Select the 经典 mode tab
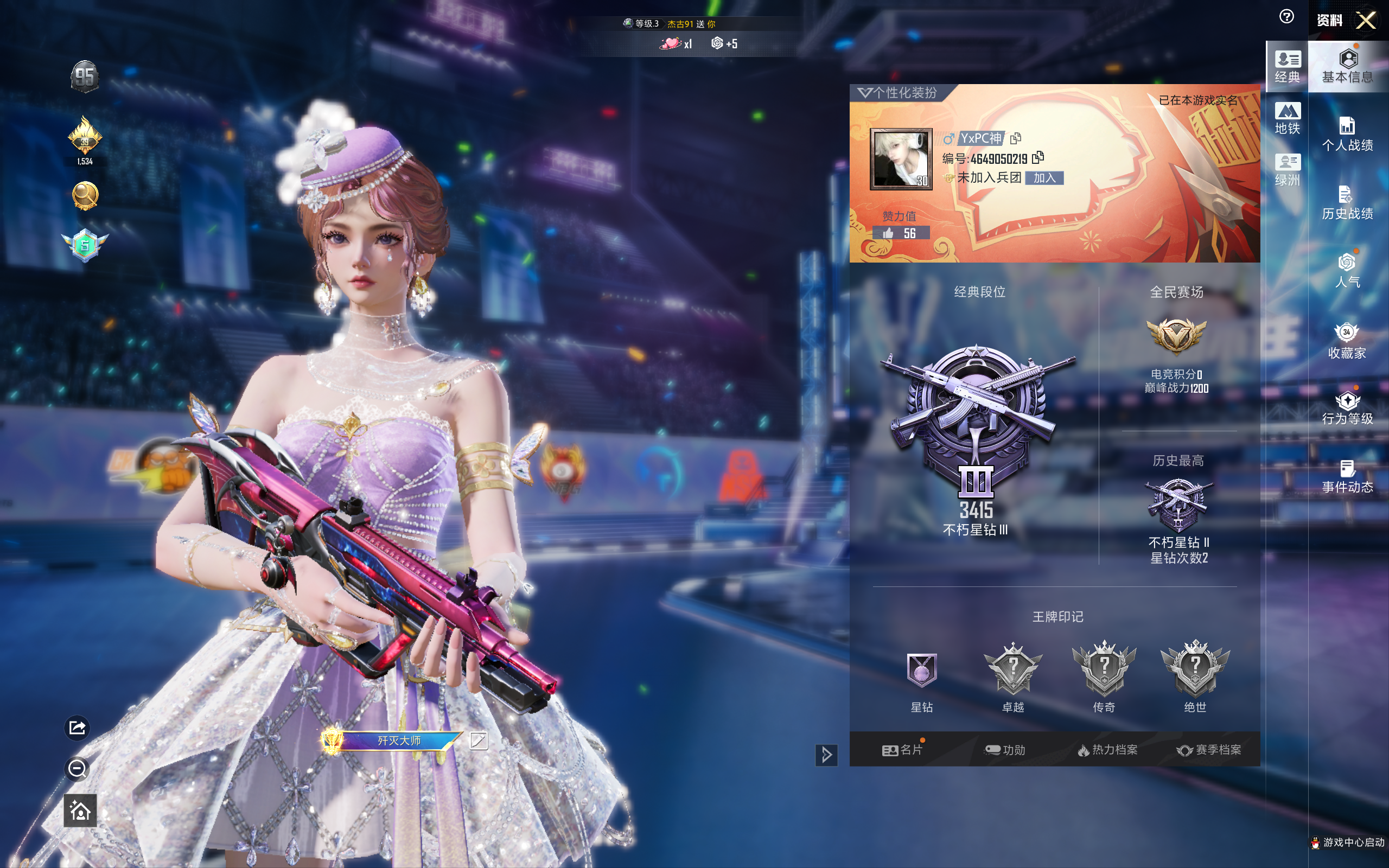Screen dimensions: 1389x868 pyautogui.click(x=1287, y=67)
